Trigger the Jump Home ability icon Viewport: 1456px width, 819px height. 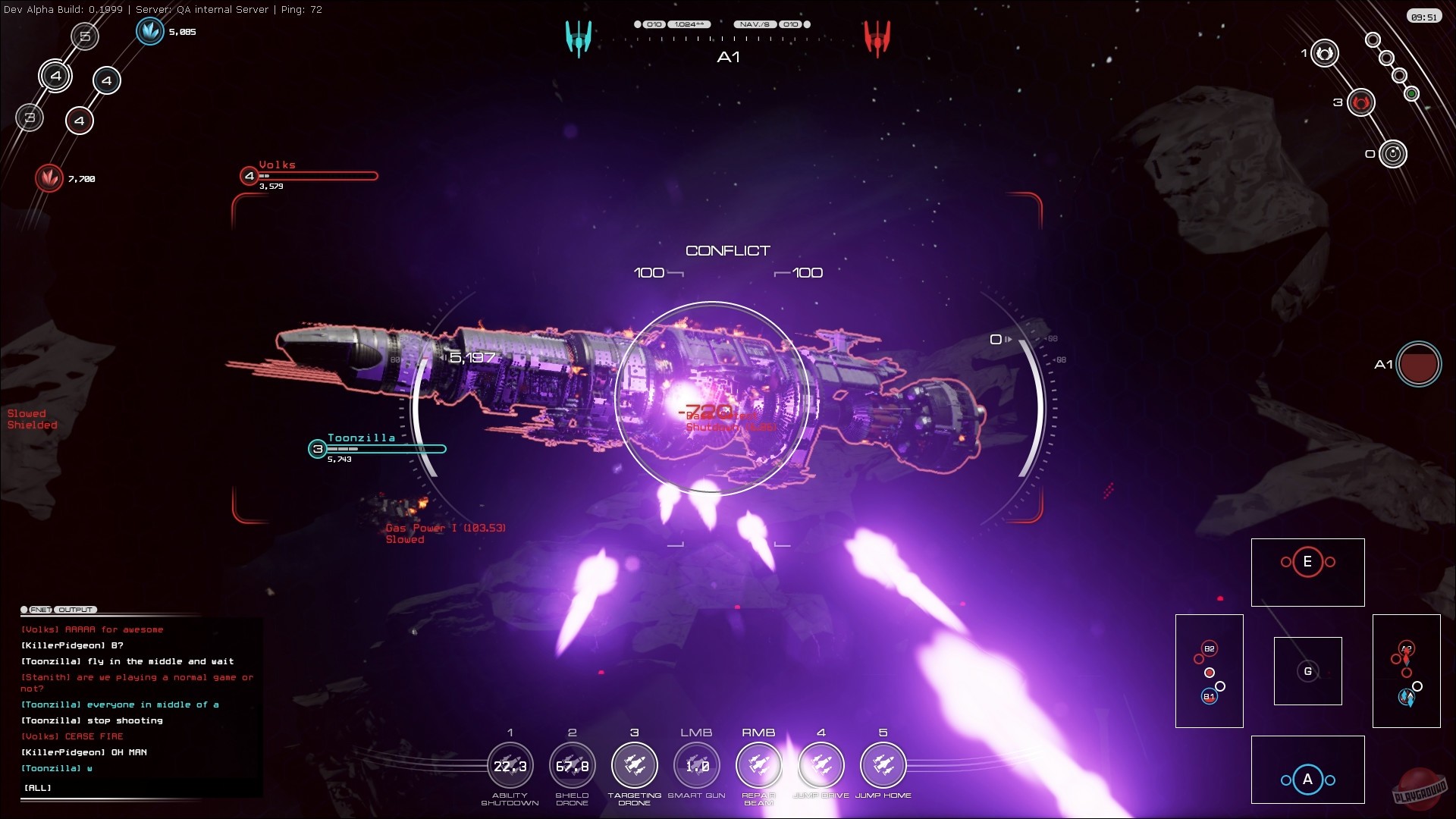click(883, 765)
